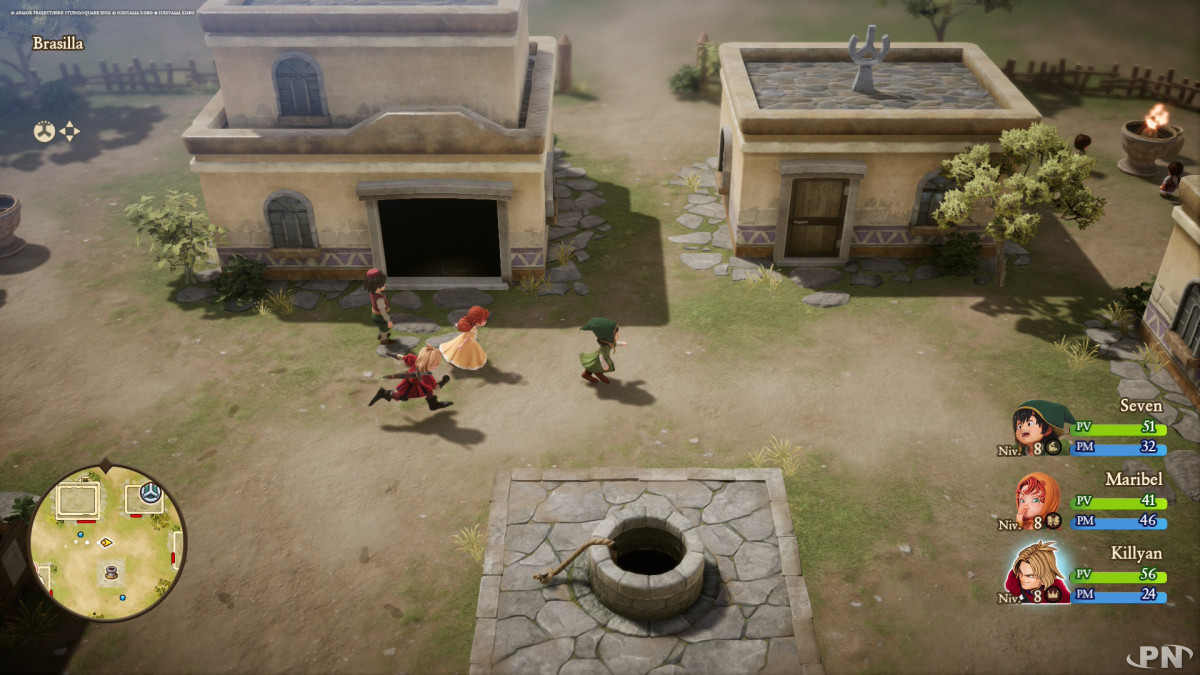Viewport: 1200px width, 675px height.
Task: Click the yellow player arrow on the minimap
Action: point(106,542)
